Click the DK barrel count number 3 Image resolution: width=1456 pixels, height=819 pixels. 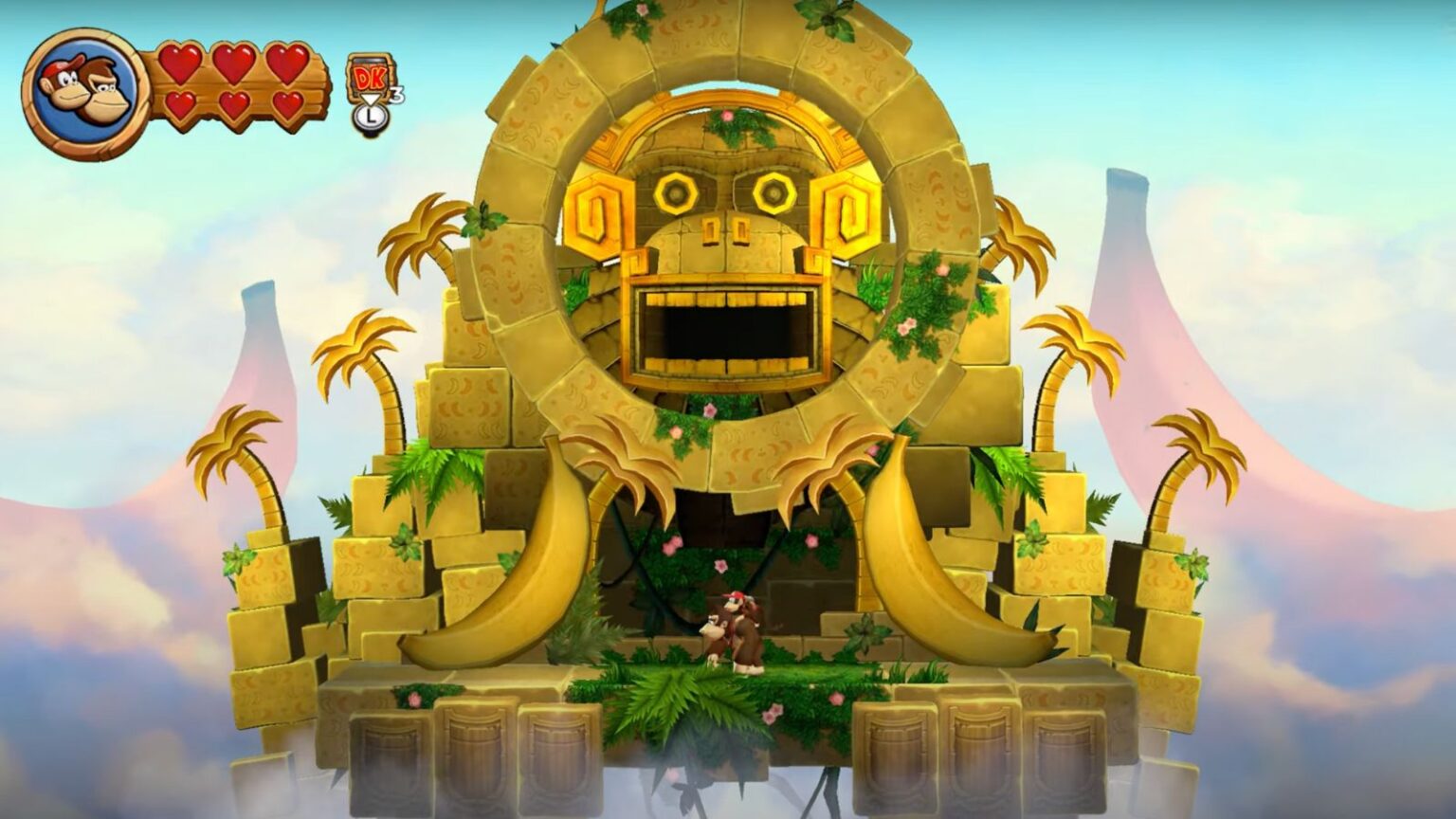click(x=394, y=93)
